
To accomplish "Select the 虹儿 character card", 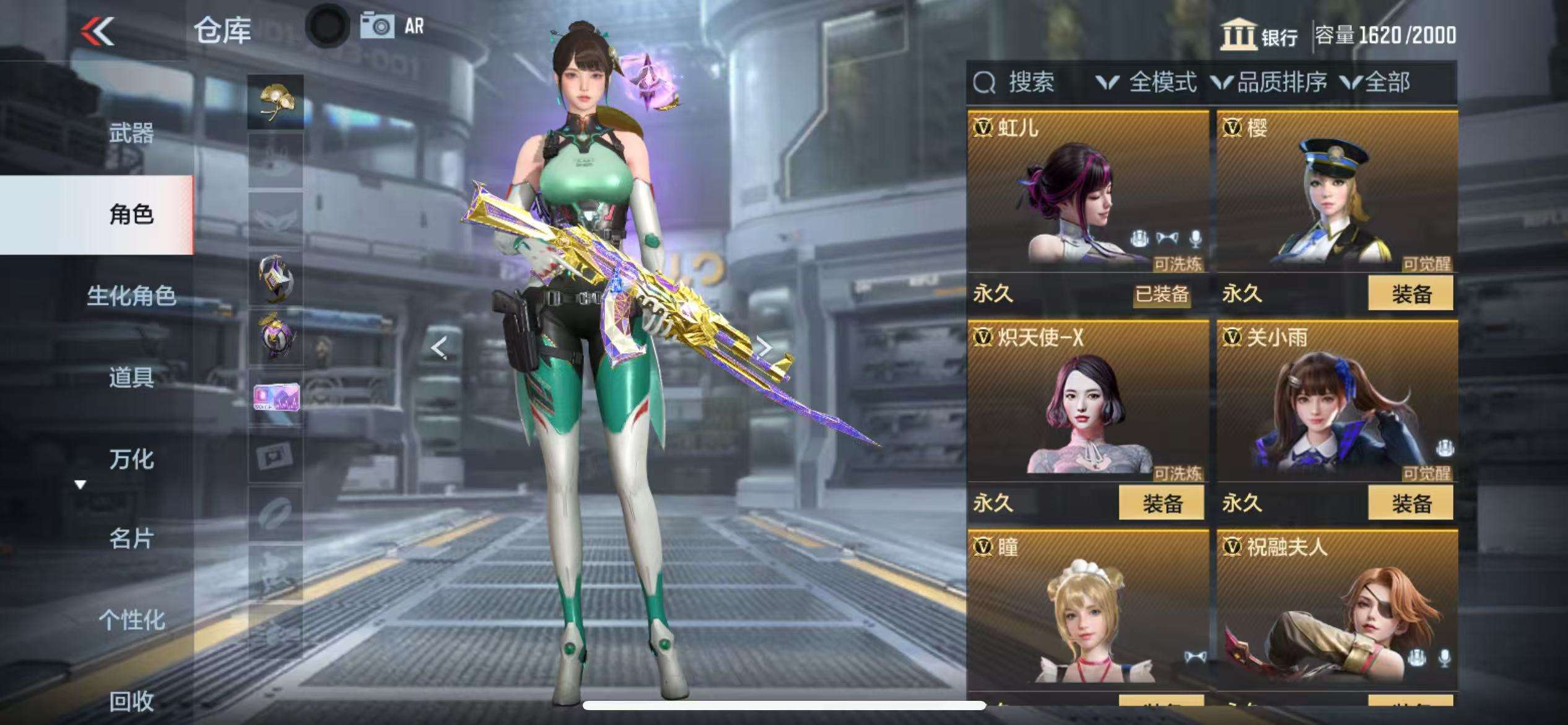I will 1087,192.
